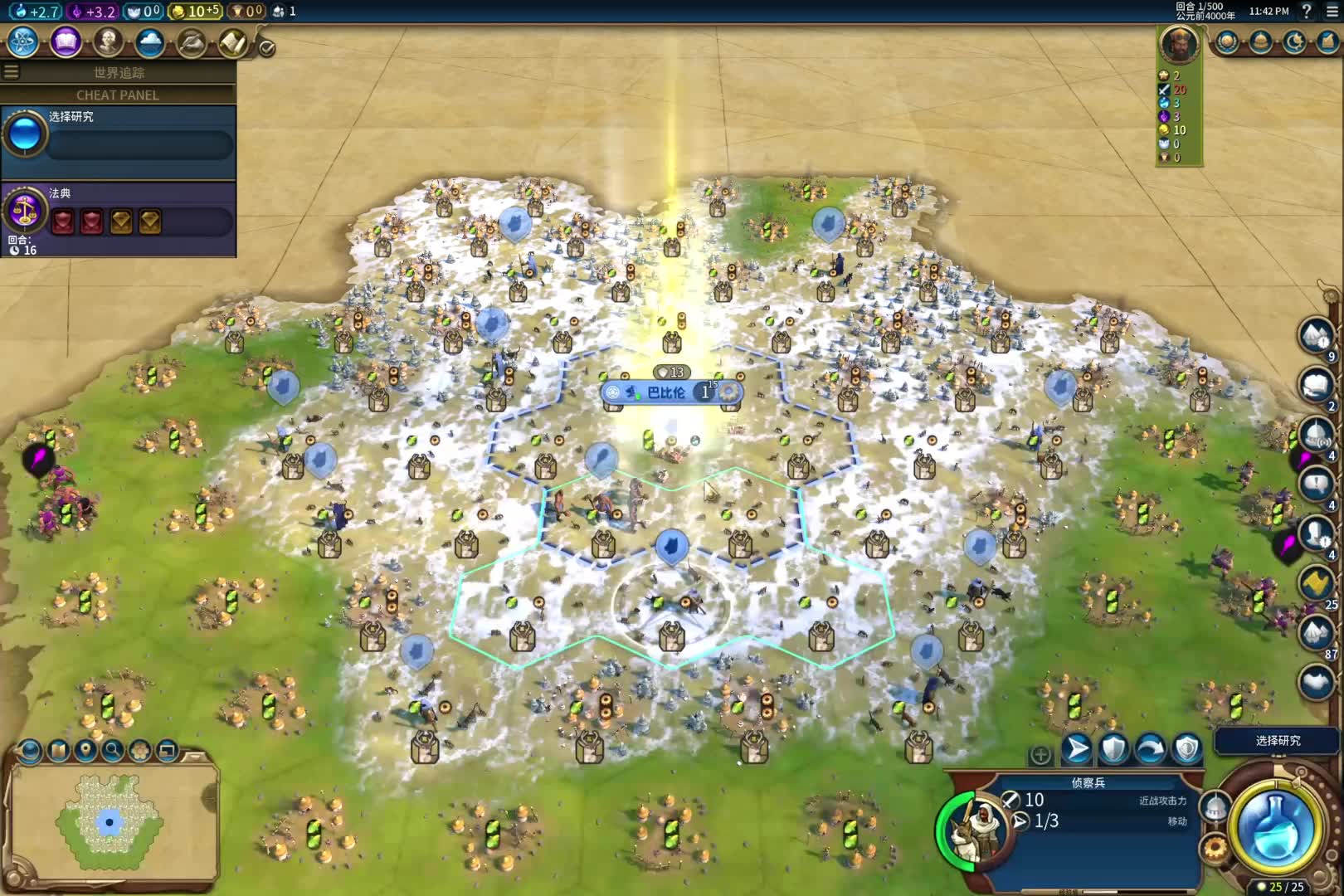Toggle the world tracker hamburger menu
Image resolution: width=1344 pixels, height=896 pixels.
coord(11,72)
